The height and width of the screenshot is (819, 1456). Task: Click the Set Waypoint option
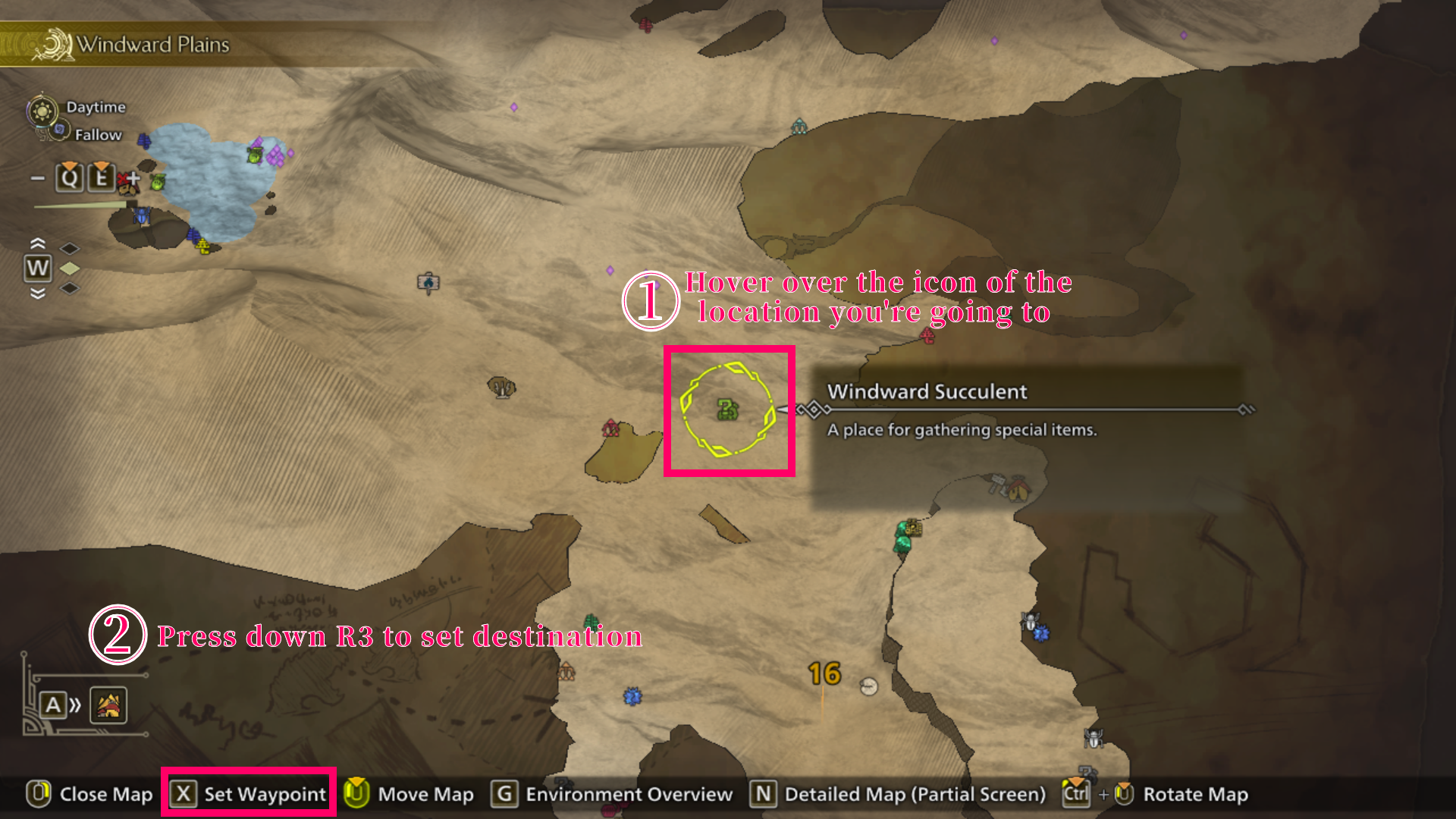click(249, 794)
